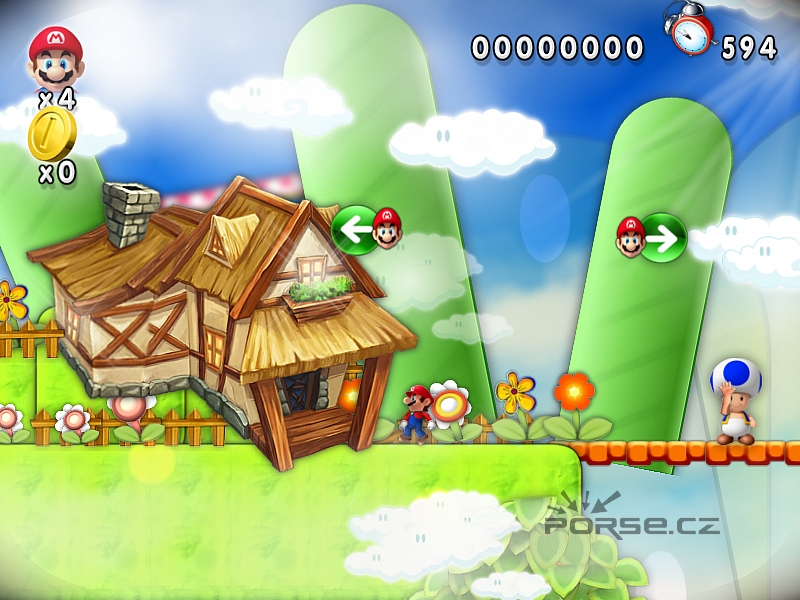This screenshot has width=800, height=600.
Task: Click the green left arrow button
Action: coord(355,230)
